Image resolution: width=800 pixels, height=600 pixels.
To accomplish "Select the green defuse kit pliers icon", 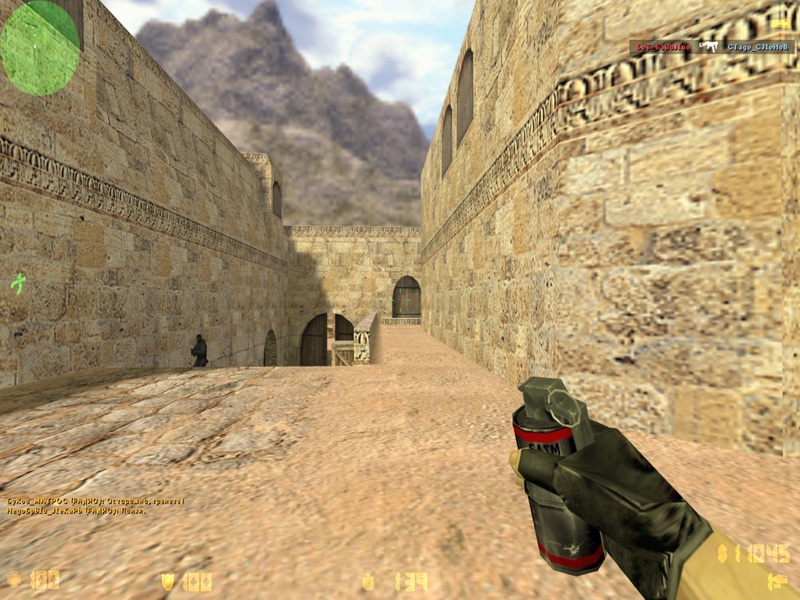I will tap(17, 283).
